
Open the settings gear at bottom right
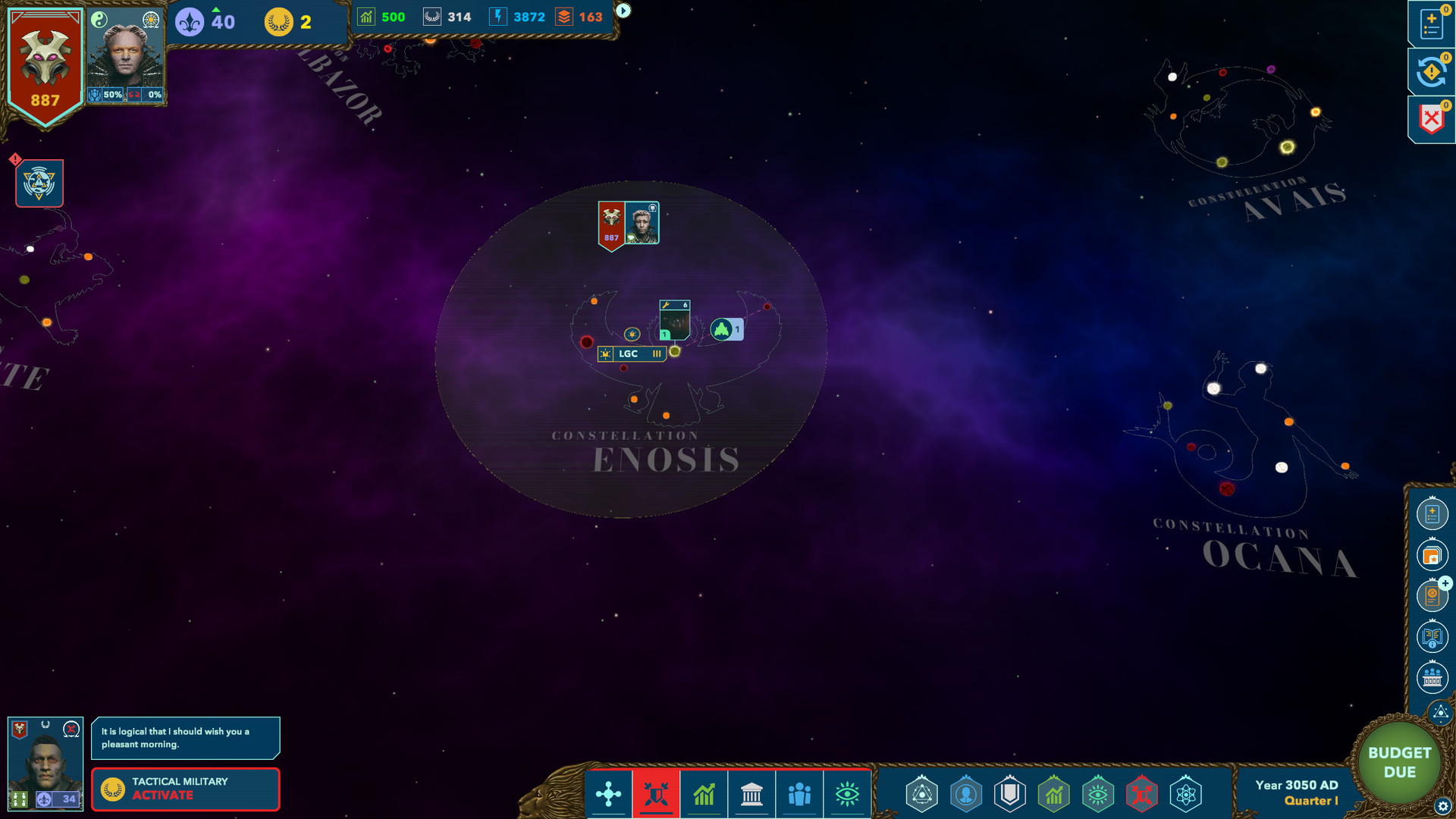1442,805
